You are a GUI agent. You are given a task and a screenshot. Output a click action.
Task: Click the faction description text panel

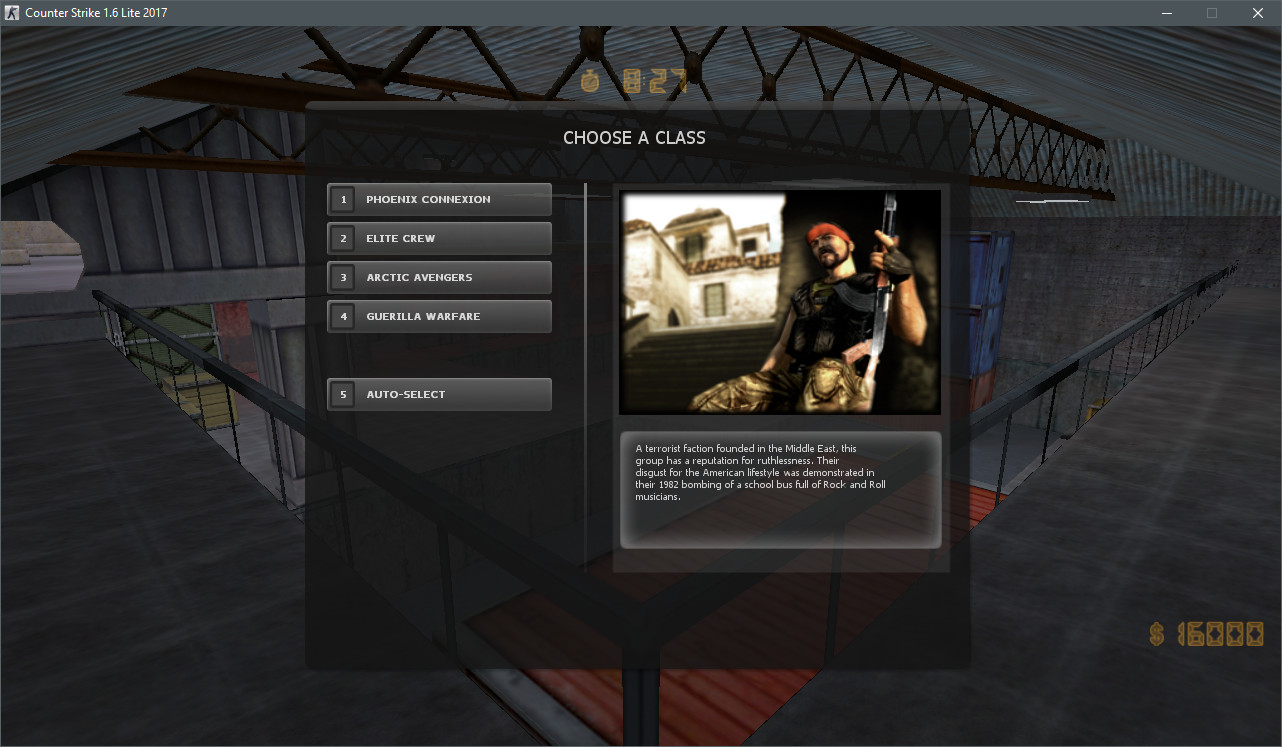[x=779, y=489]
